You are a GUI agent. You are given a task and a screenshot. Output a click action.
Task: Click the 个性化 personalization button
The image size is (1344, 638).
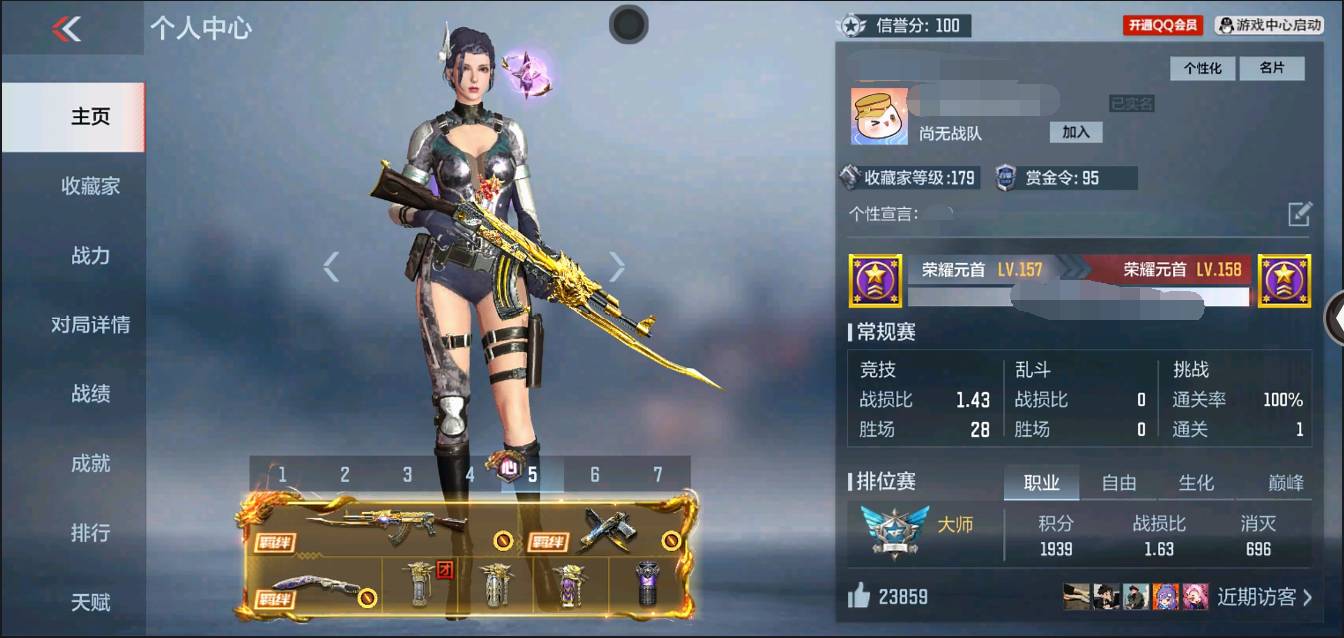[1203, 68]
